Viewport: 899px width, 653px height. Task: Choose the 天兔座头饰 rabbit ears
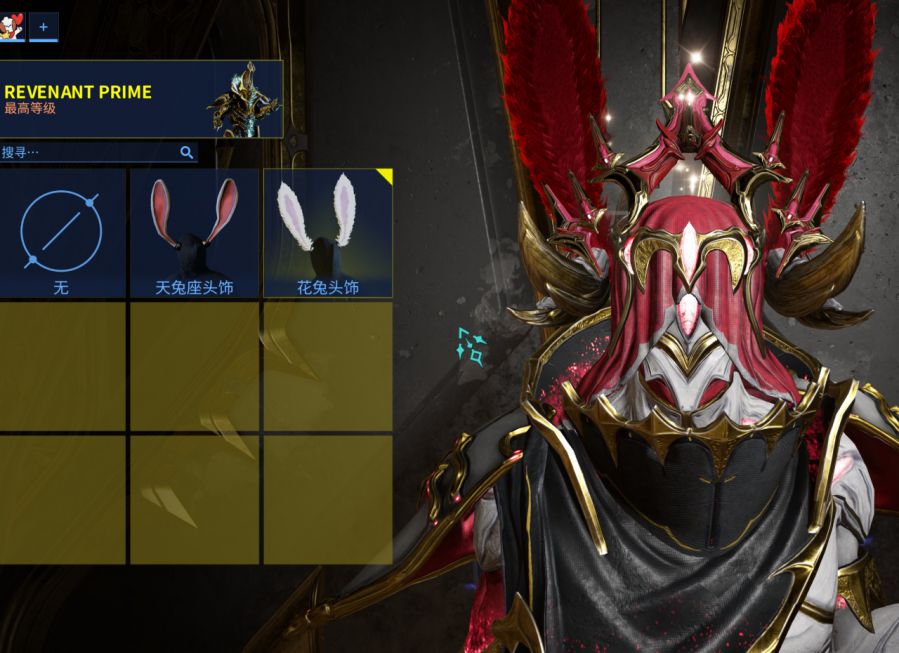pyautogui.click(x=194, y=233)
